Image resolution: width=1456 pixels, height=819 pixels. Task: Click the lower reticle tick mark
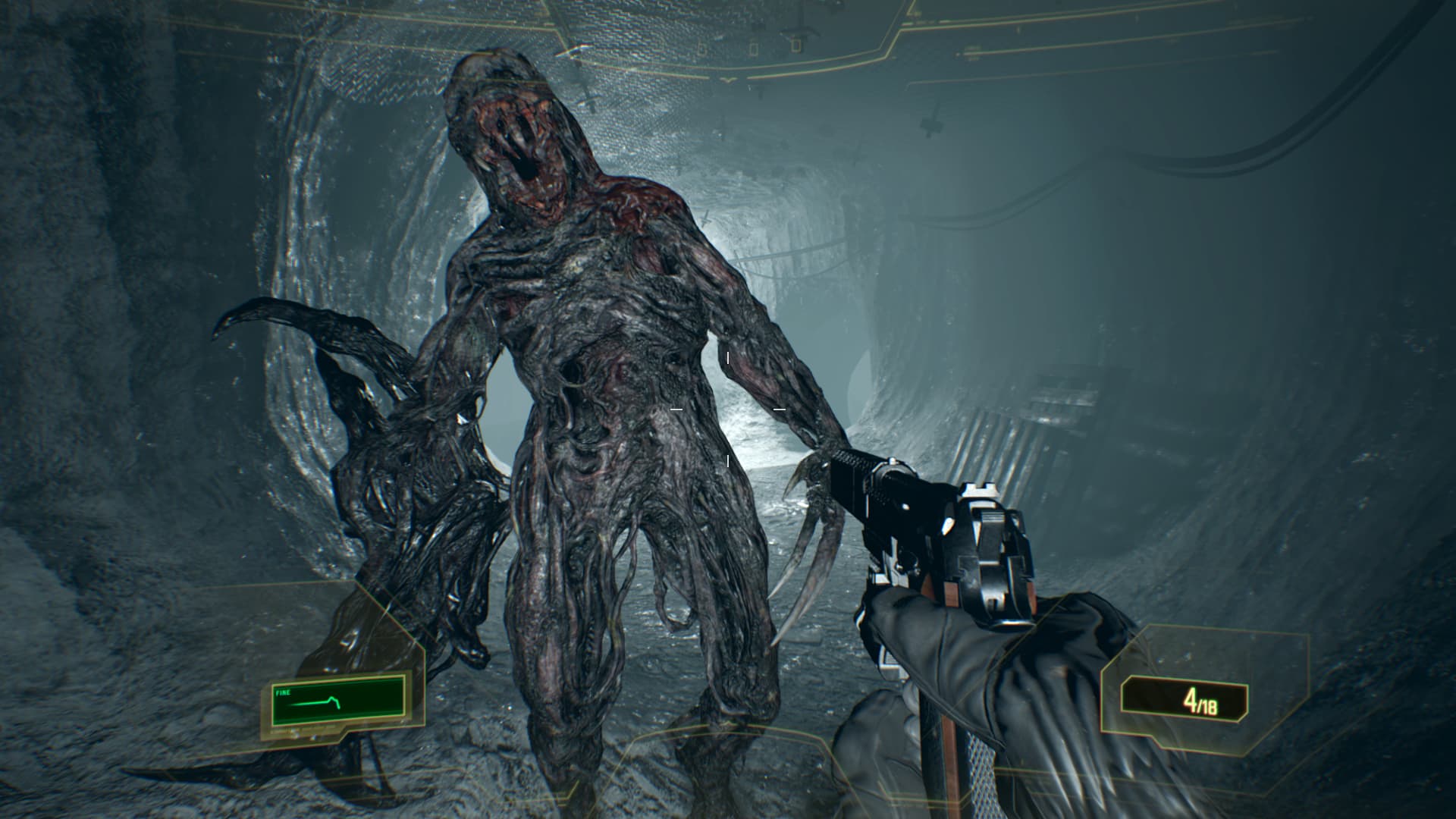728,461
